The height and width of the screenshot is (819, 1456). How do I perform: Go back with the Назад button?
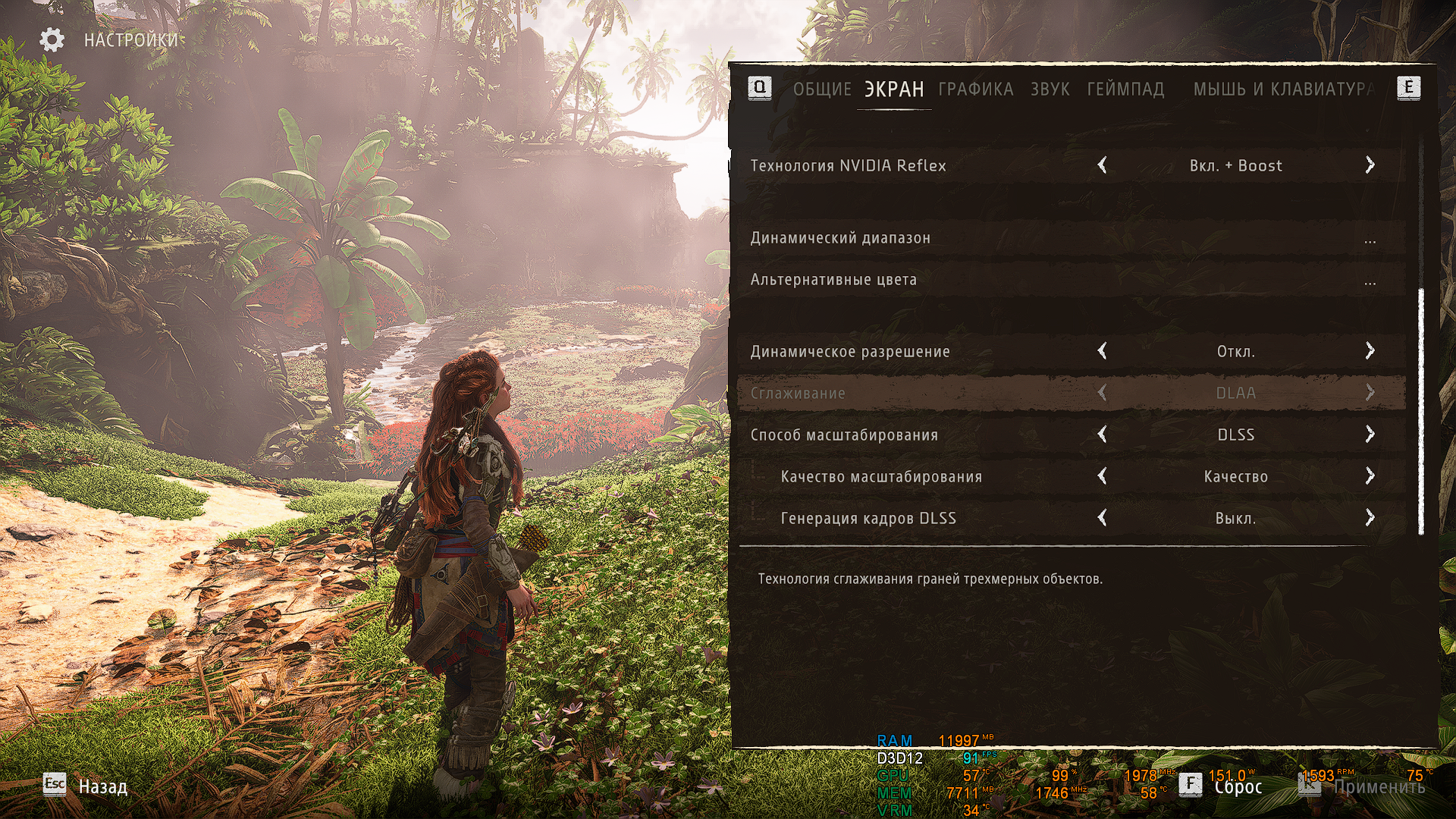click(102, 786)
